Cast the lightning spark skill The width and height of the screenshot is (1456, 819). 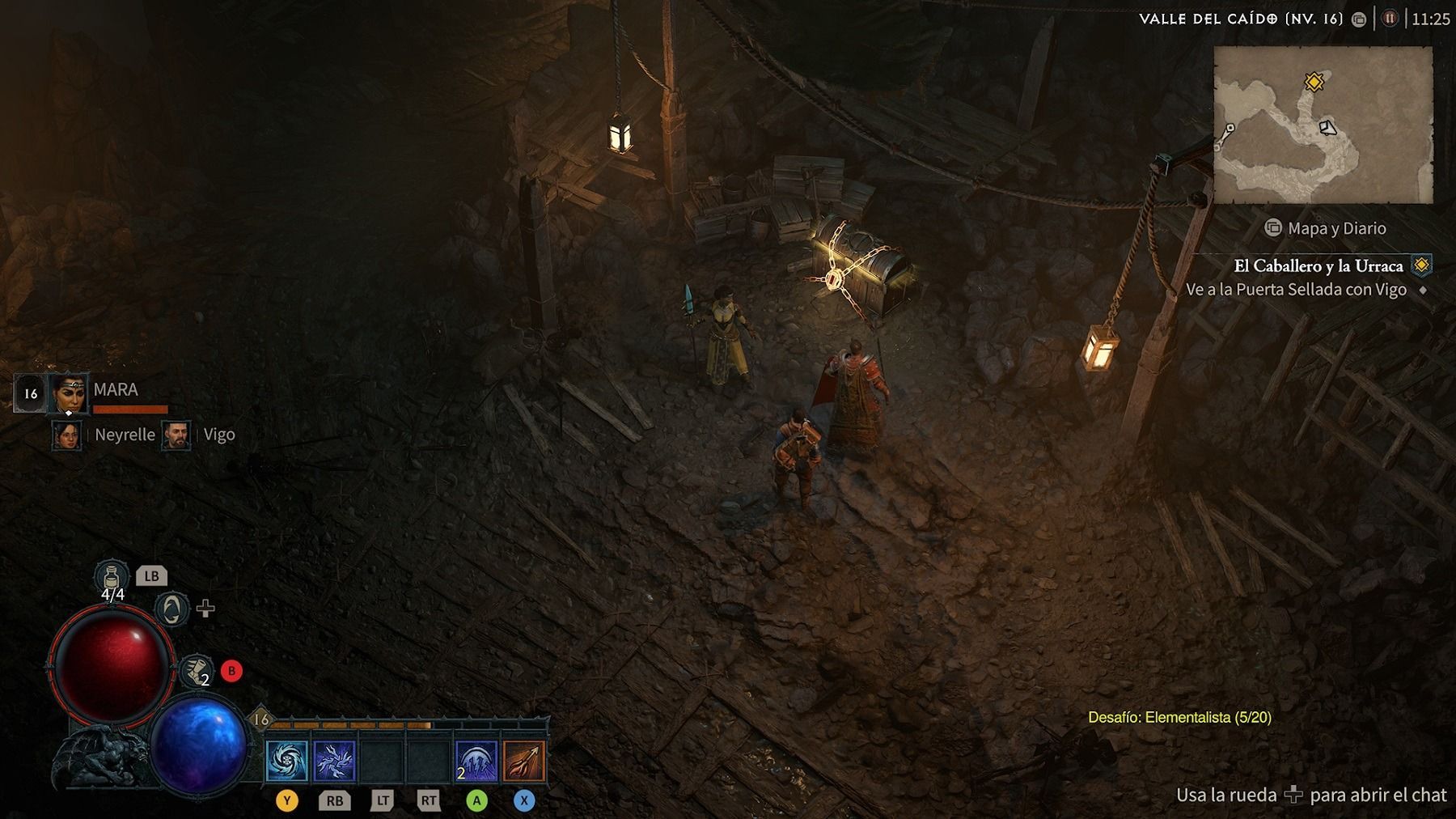[x=334, y=761]
